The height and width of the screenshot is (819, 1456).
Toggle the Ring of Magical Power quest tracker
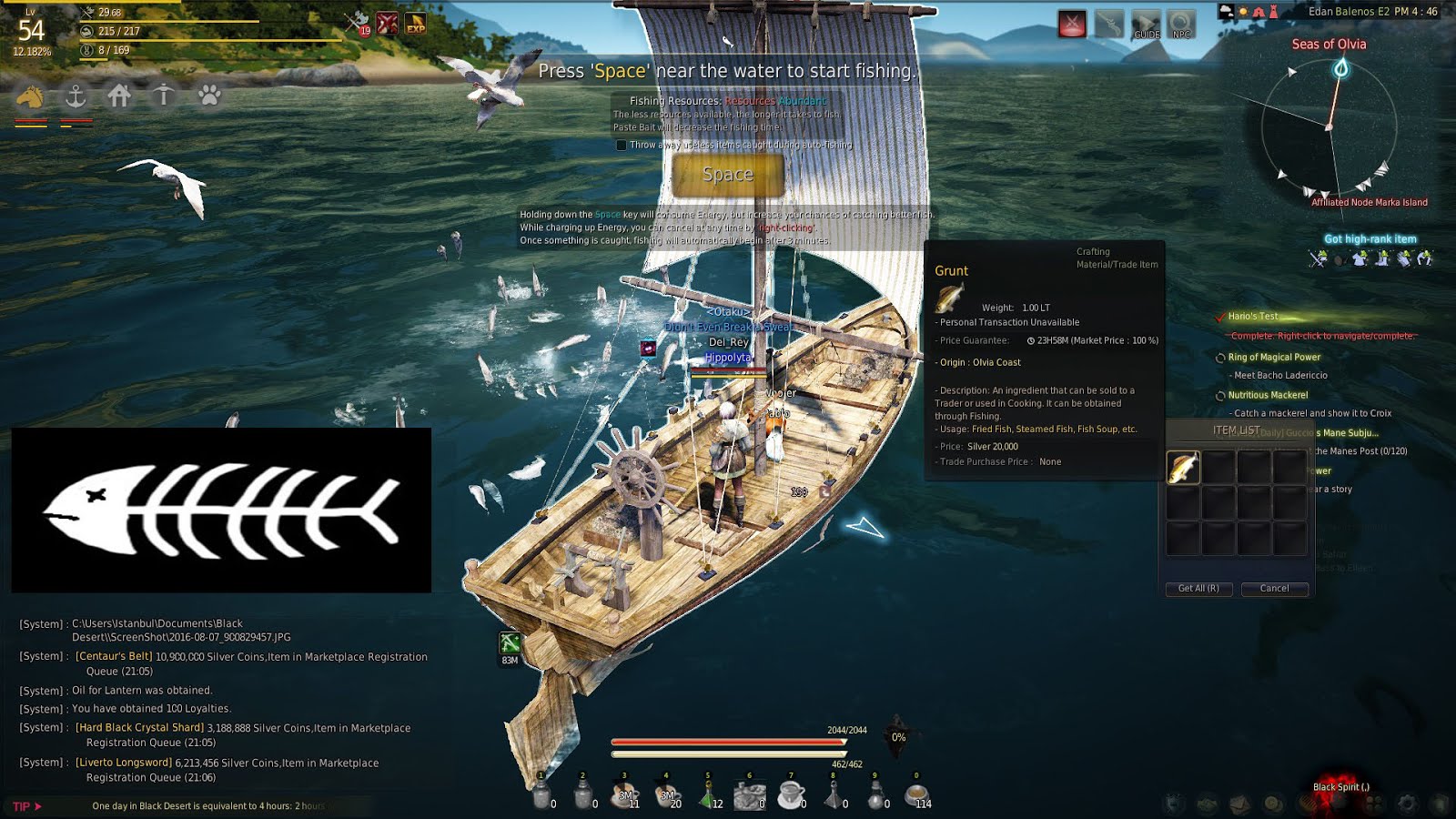click(x=1220, y=358)
